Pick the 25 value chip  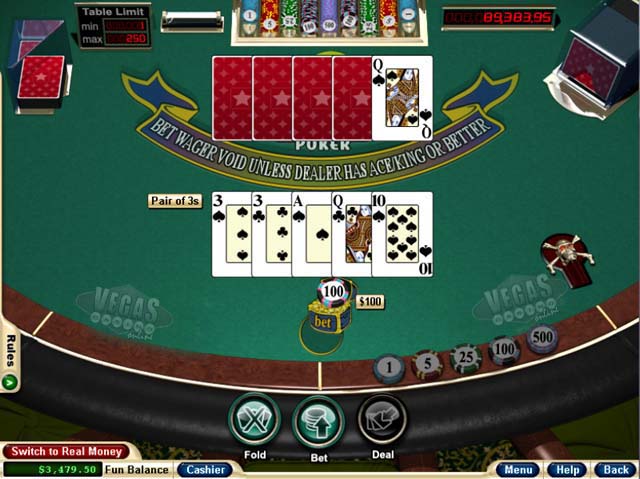(465, 356)
